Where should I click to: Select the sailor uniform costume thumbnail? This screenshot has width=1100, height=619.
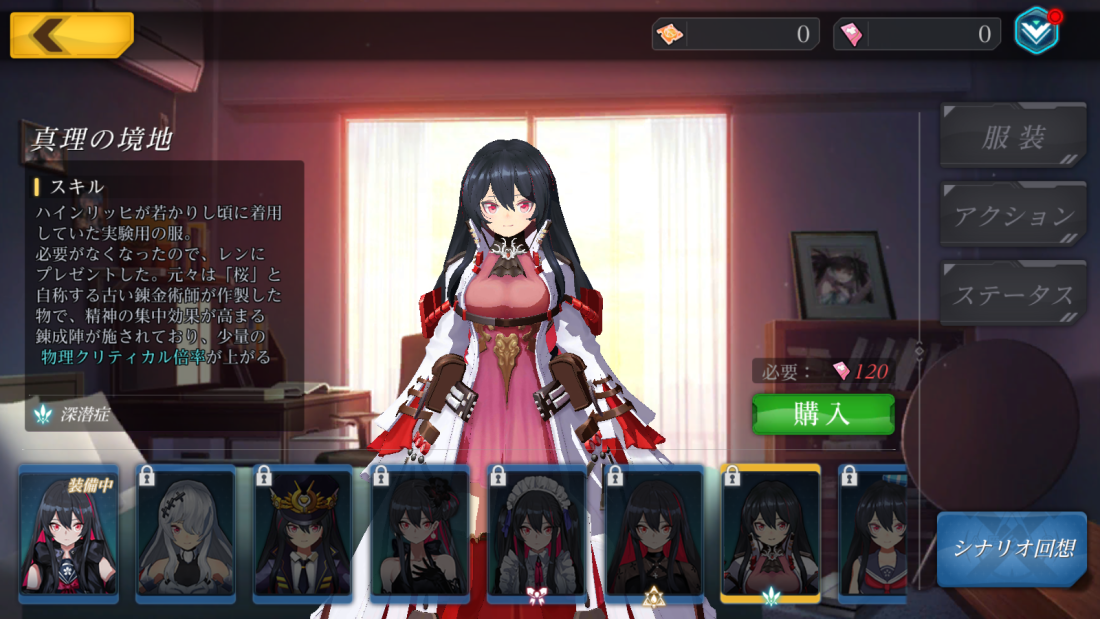click(874, 534)
